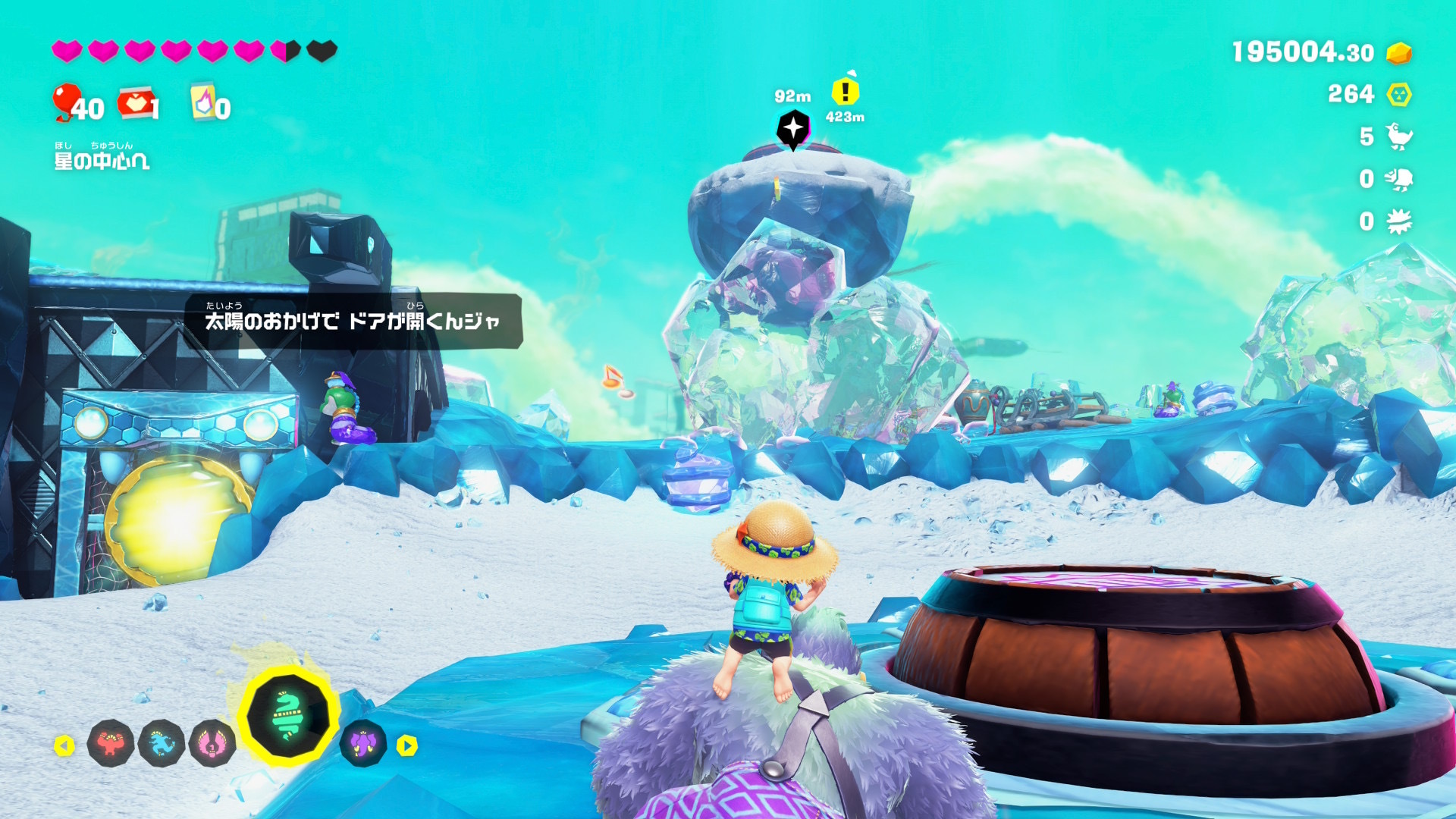Select the black star waypoint marker at 92m
The image size is (1456, 819).
coord(793,128)
